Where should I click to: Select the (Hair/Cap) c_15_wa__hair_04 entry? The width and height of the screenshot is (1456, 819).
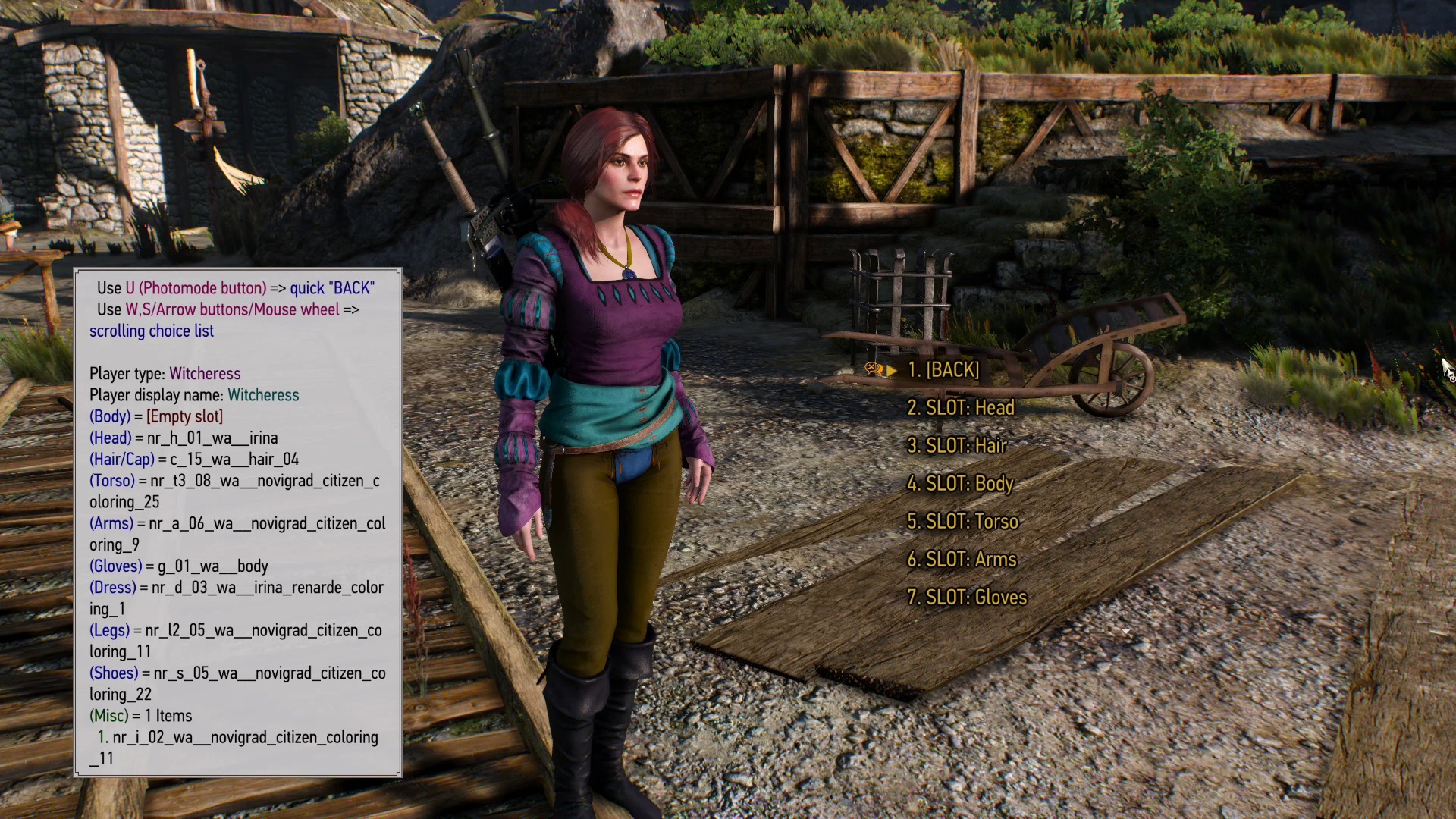(x=193, y=460)
